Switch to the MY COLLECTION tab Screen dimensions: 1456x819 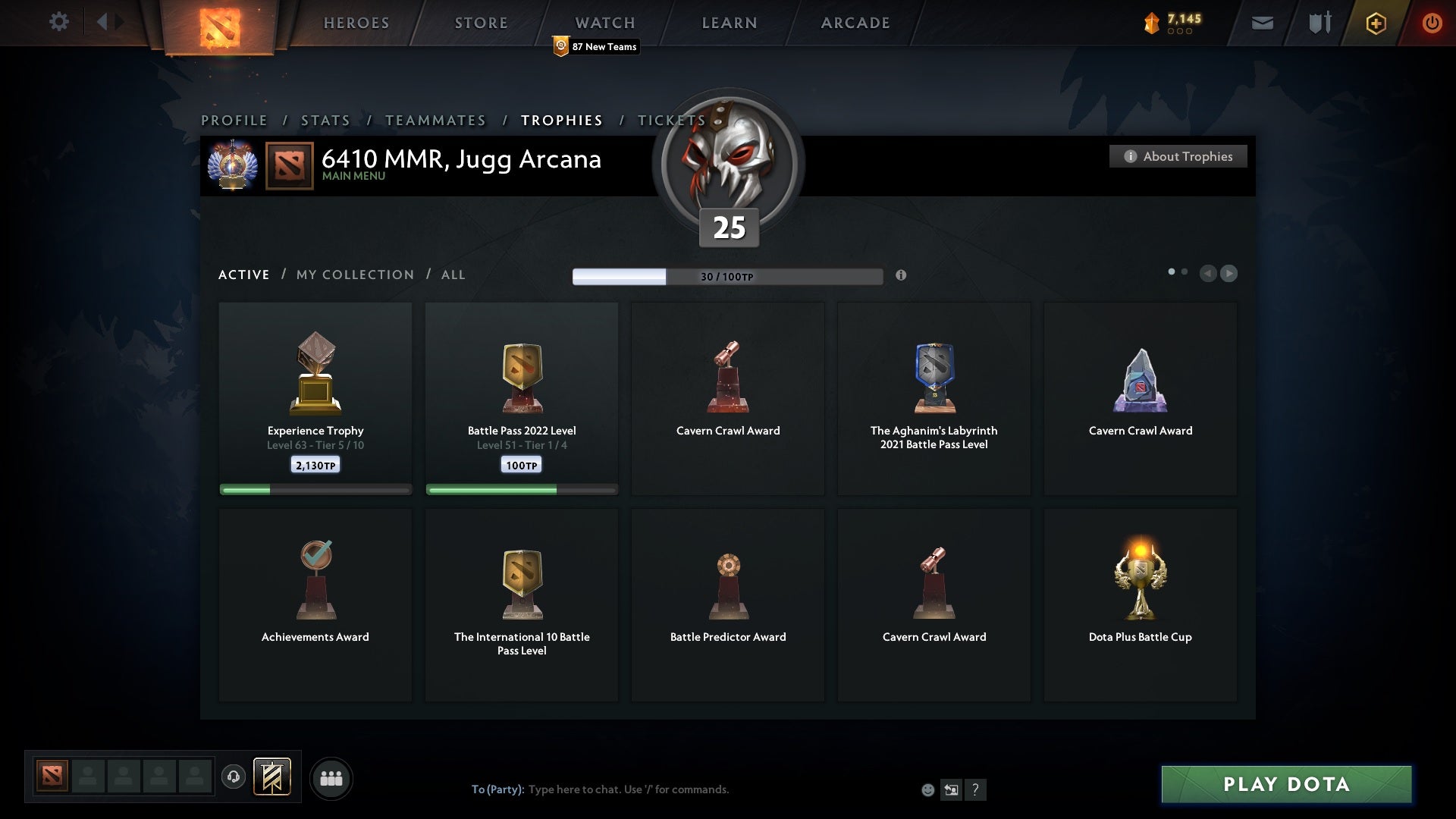pyautogui.click(x=354, y=275)
